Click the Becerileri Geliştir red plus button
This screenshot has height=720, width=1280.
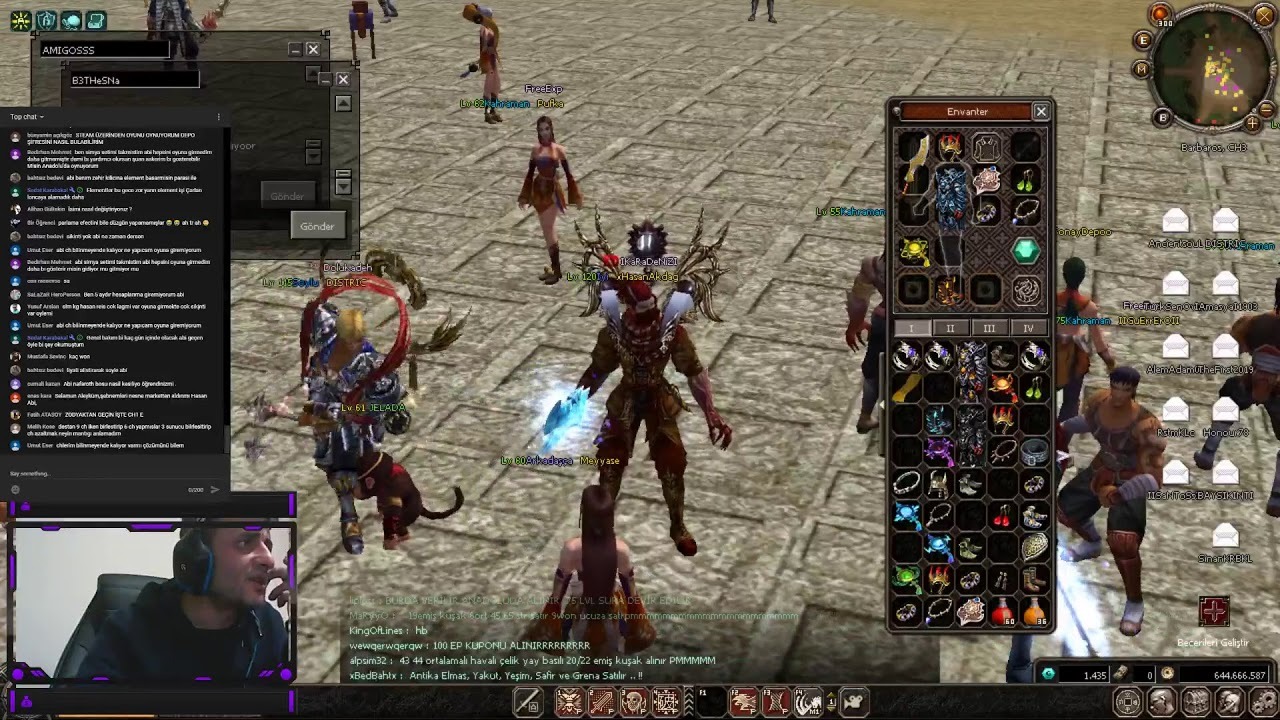[1213, 611]
